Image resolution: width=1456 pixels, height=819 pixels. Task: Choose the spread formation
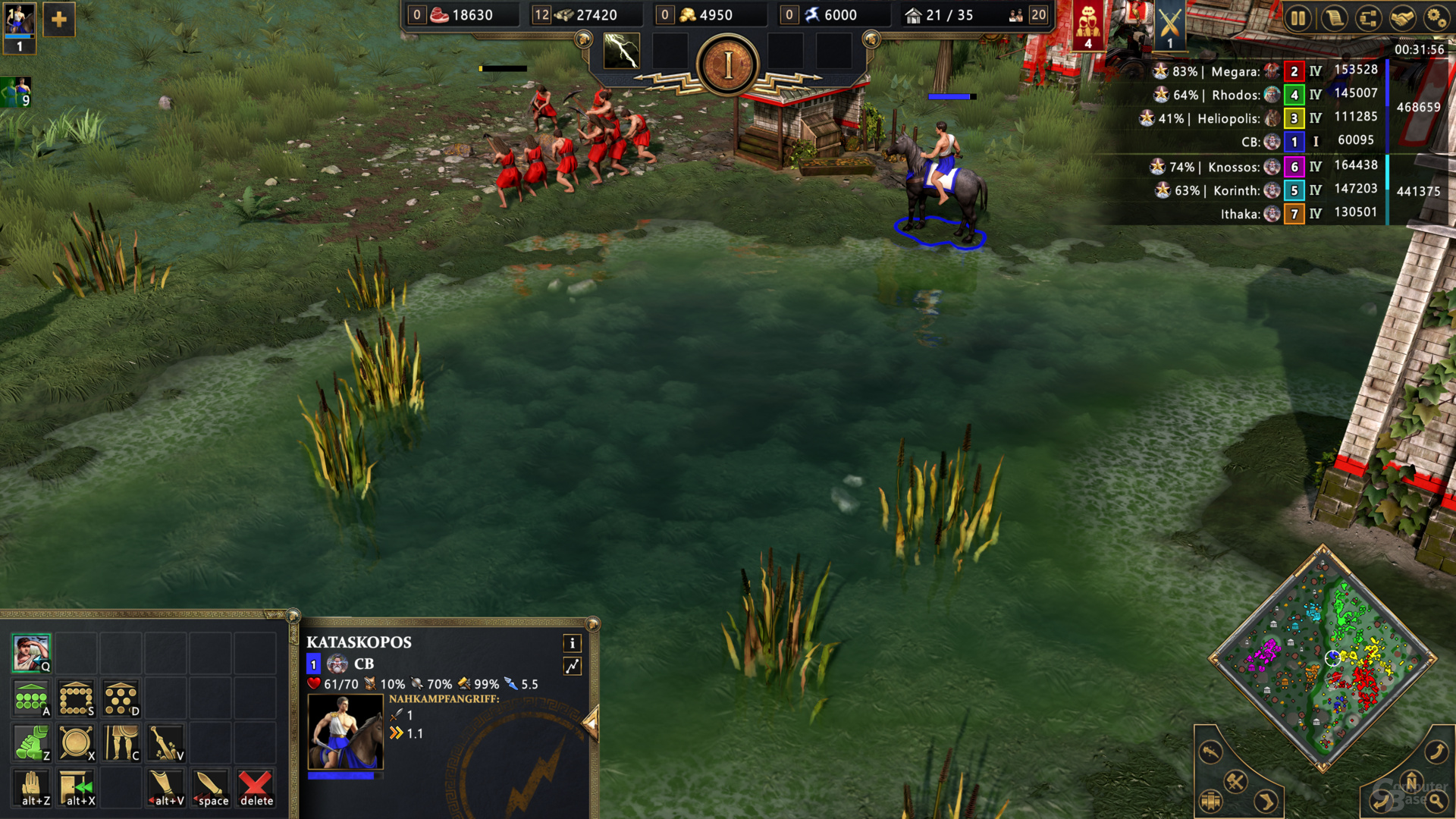tap(121, 698)
